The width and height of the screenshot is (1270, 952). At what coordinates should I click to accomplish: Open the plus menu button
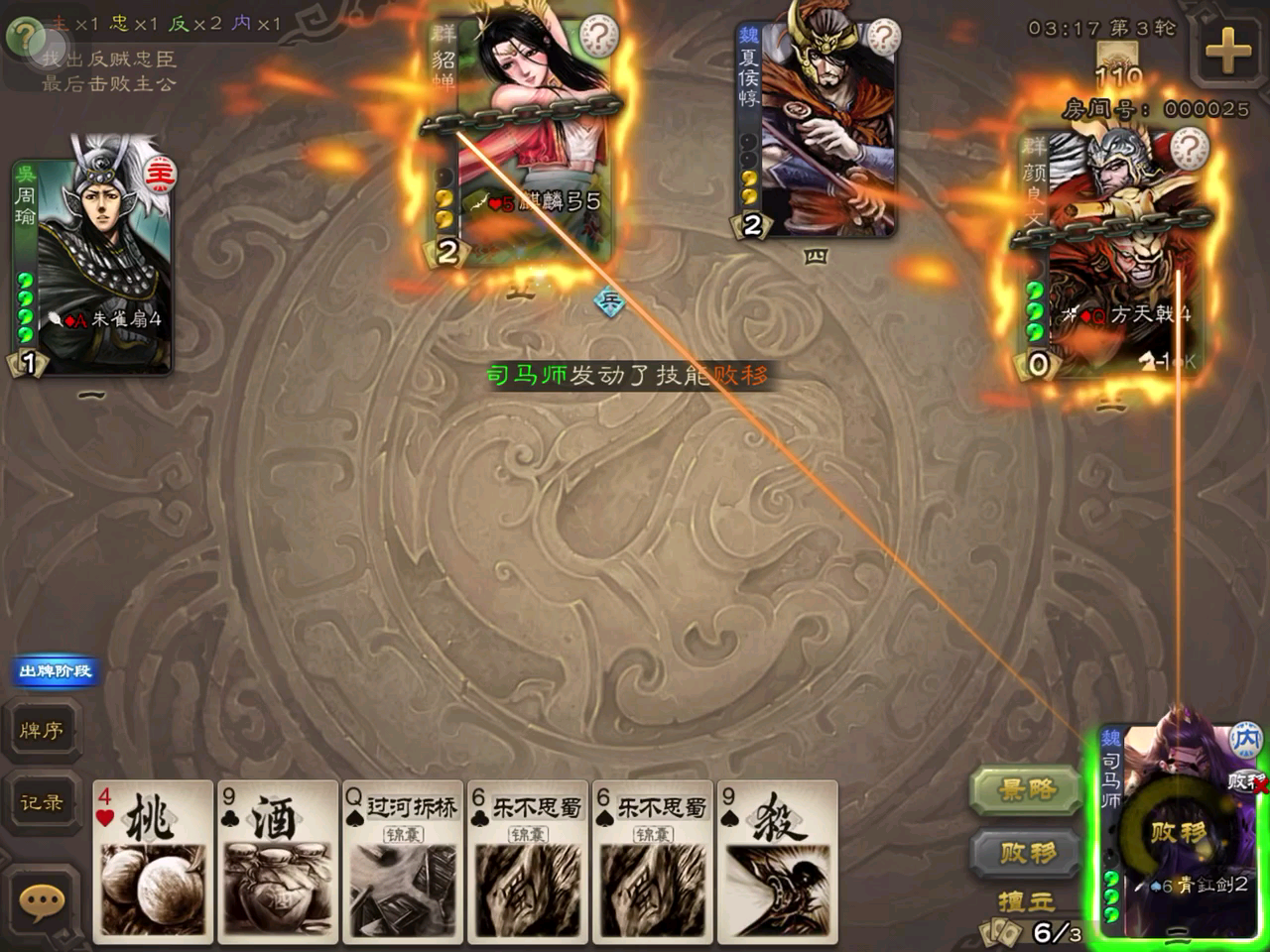point(1227,50)
